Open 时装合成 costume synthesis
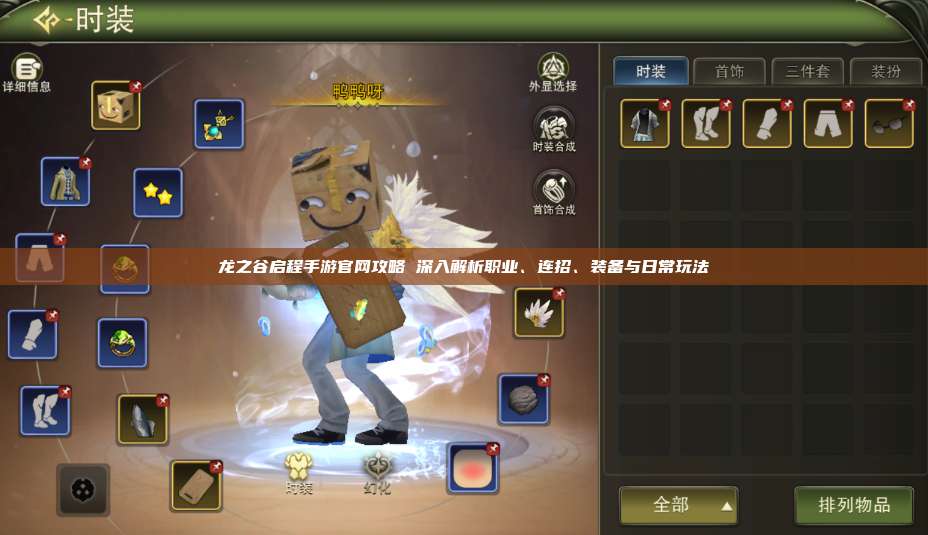 (x=553, y=127)
